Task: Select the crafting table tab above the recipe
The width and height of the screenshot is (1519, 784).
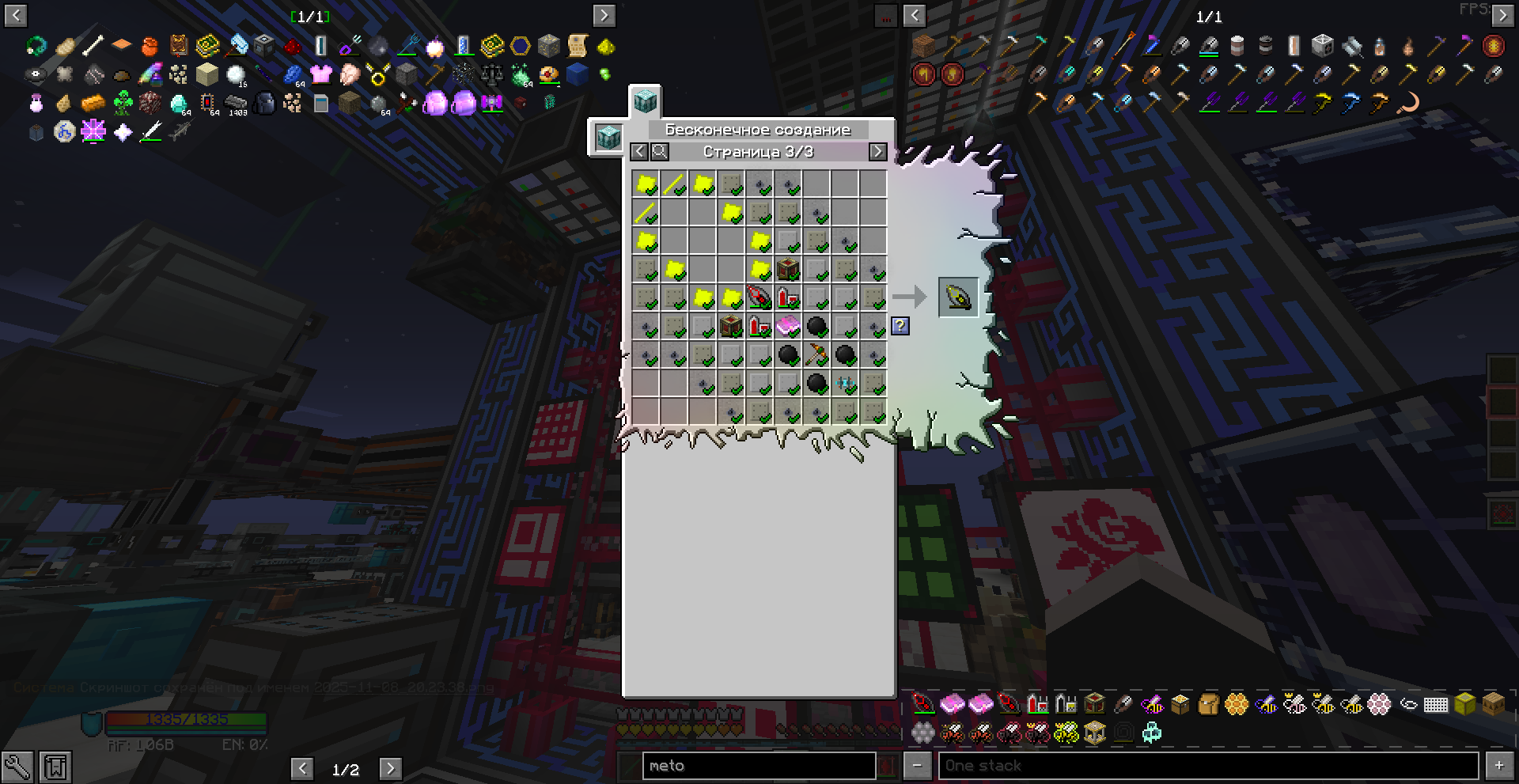Action: coord(645,102)
